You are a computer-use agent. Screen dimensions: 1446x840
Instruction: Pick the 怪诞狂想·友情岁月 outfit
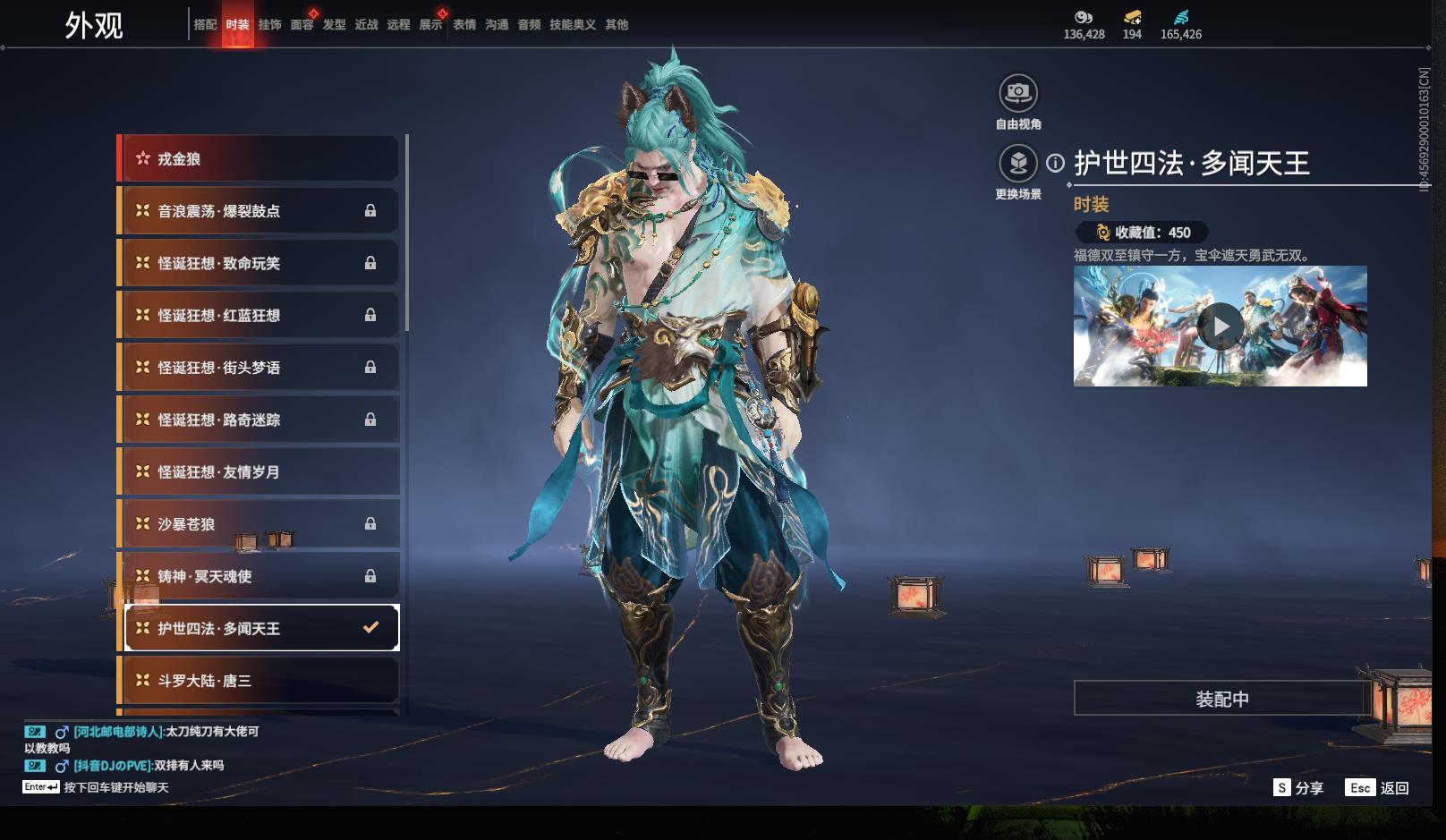pyautogui.click(x=259, y=471)
